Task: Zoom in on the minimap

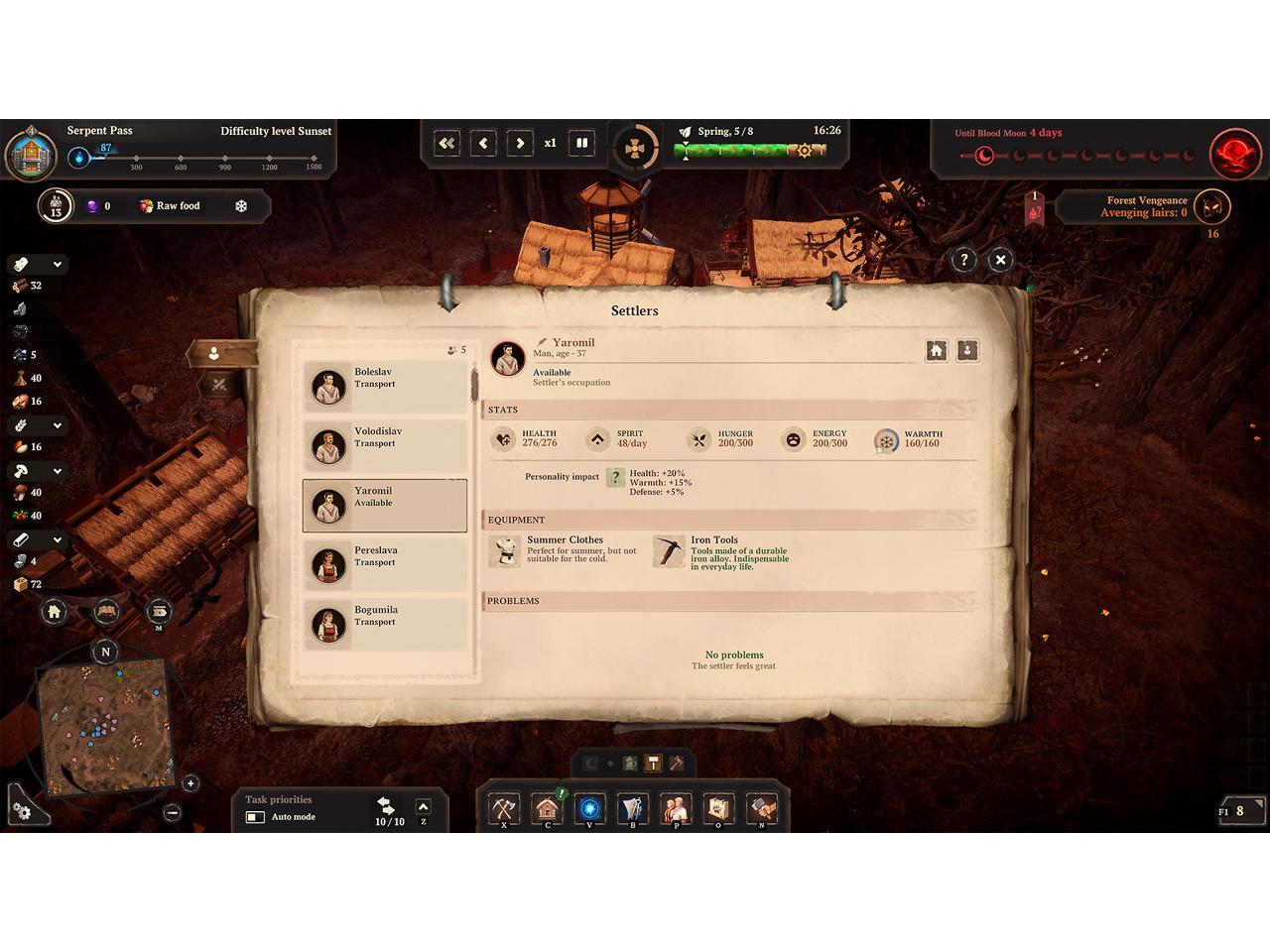Action: pos(190,783)
